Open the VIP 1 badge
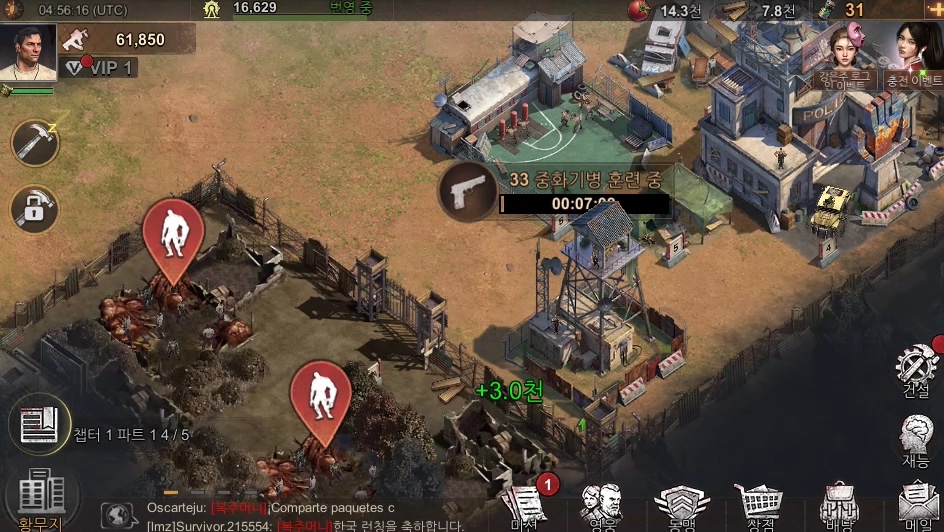 (x=100, y=67)
